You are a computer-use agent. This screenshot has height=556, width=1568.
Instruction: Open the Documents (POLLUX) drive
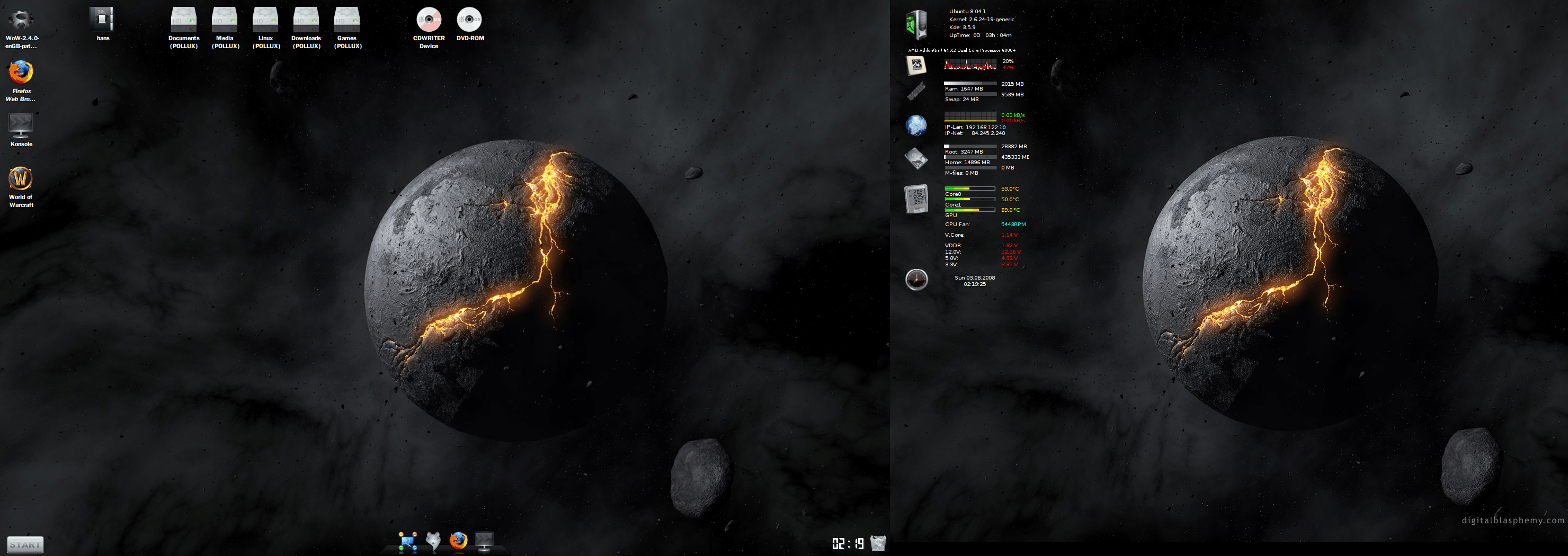tap(183, 20)
